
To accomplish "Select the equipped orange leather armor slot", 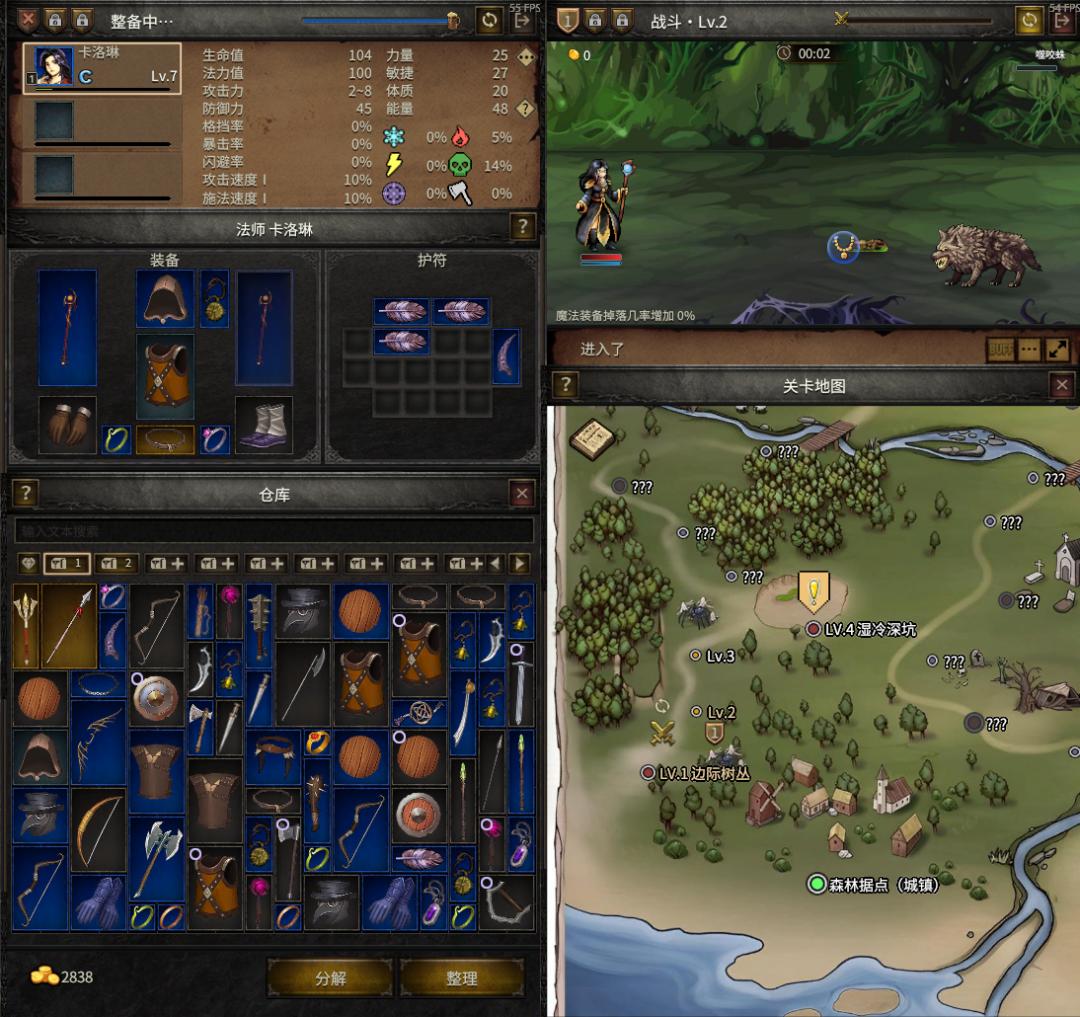I will point(165,376).
